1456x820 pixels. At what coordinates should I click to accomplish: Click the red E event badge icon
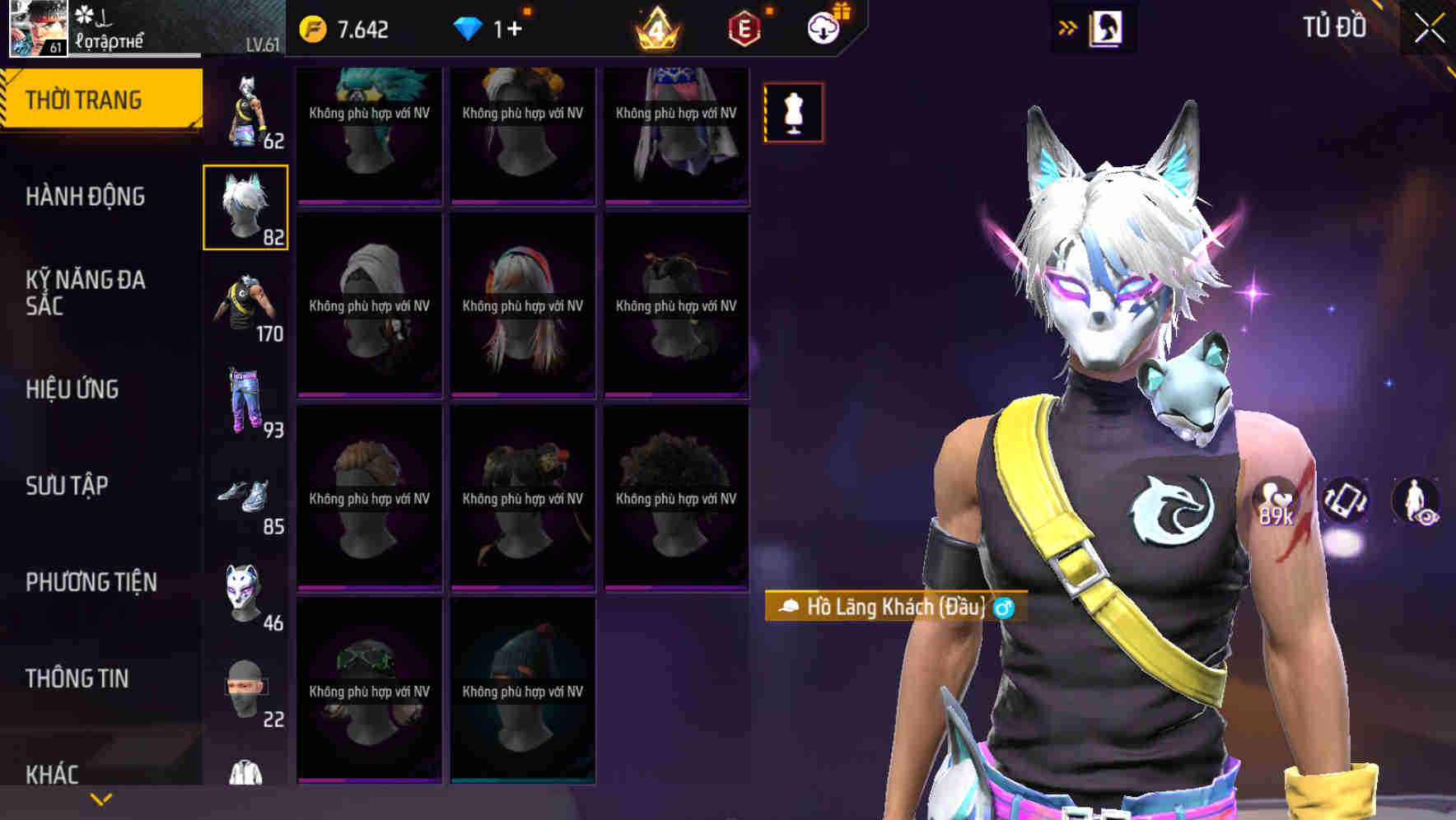[x=742, y=27]
